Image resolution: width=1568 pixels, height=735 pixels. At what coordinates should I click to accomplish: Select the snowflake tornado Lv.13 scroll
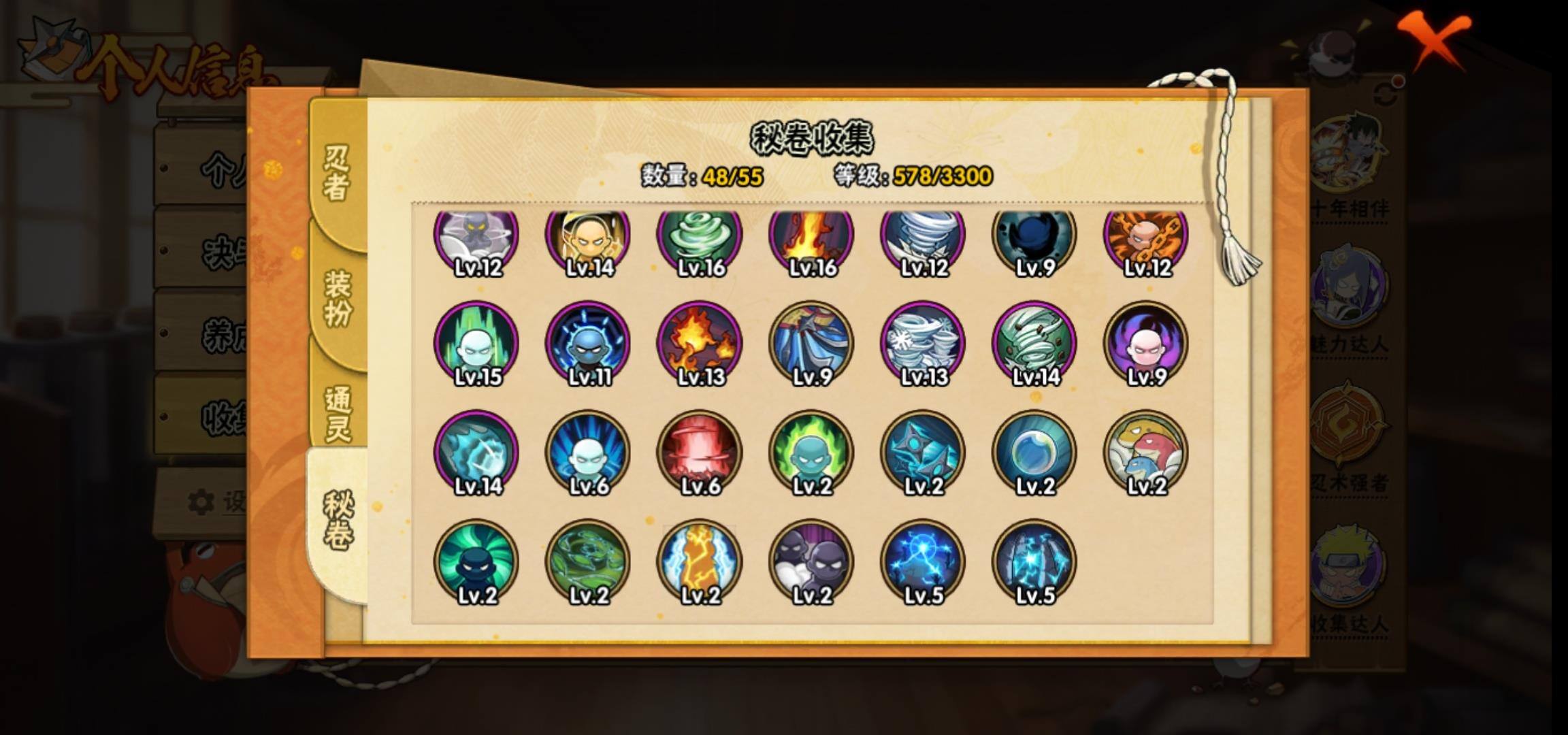(x=923, y=343)
